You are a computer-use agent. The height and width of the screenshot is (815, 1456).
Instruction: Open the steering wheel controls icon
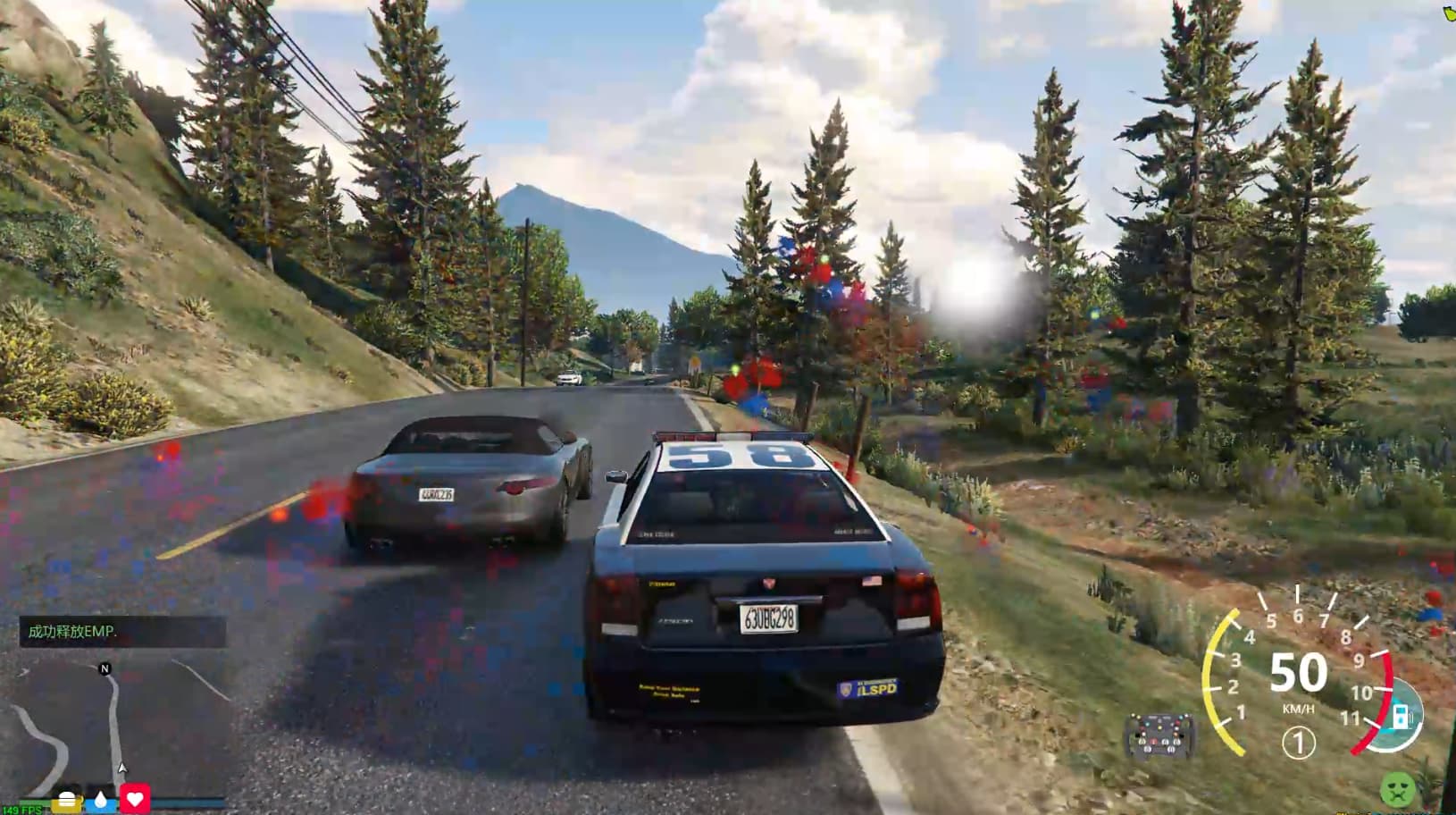pos(1158,735)
